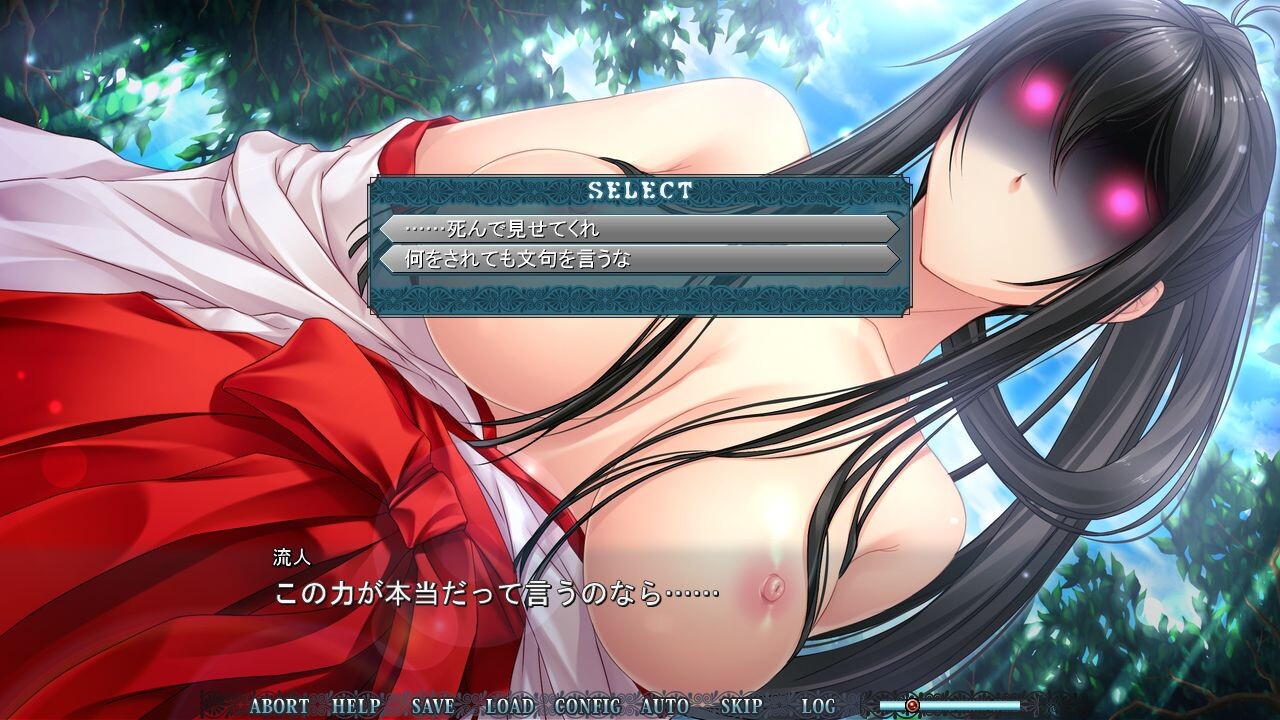The image size is (1280, 720).
Task: Open the HELP screen
Action: click(x=354, y=703)
